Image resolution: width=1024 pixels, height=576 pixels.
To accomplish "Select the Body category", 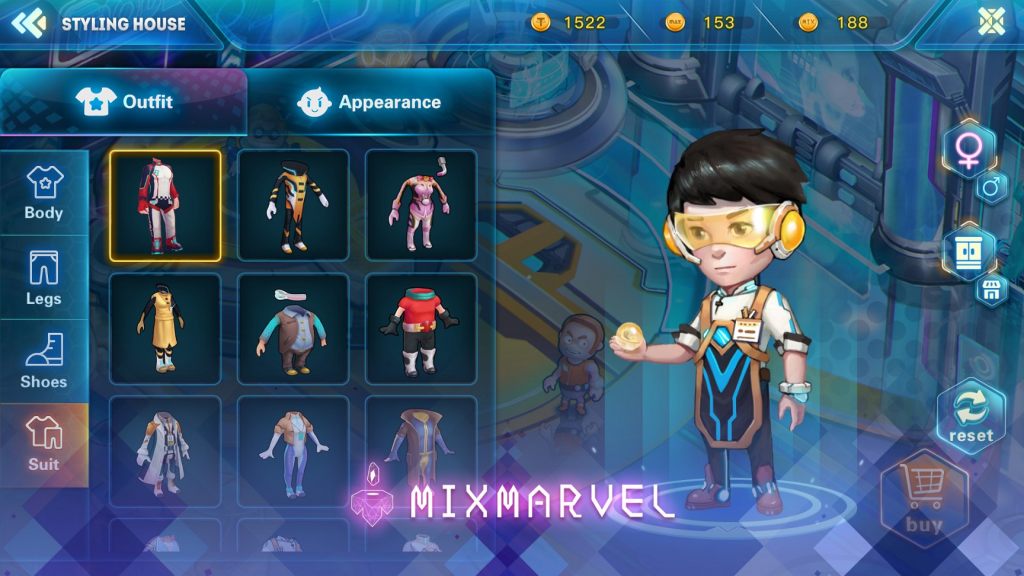I will point(44,193).
